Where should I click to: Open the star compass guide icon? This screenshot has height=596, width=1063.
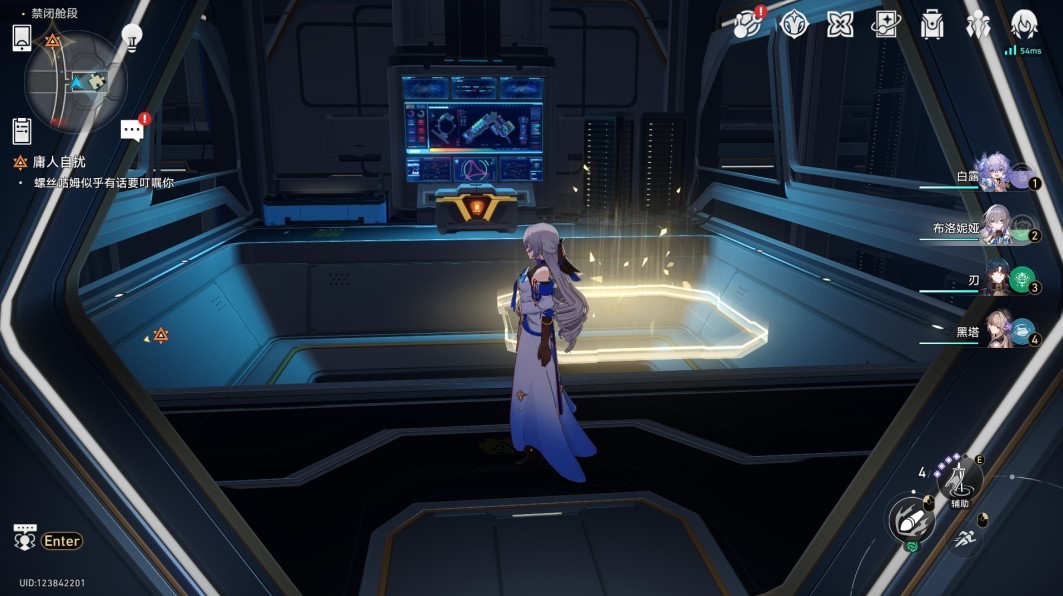(794, 24)
